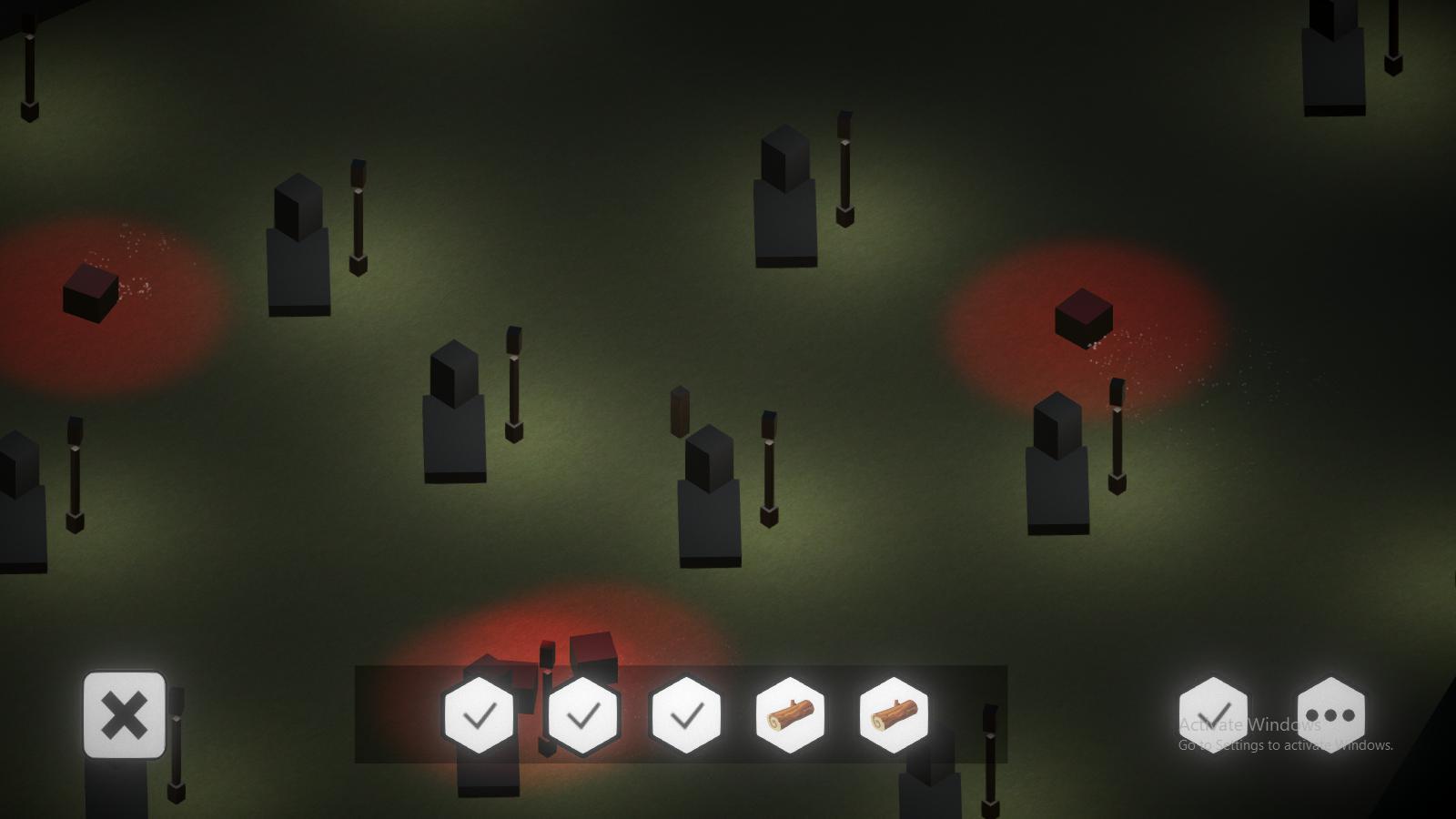This screenshot has height=819, width=1456.
Task: Open the ellipsis more-options hexagon
Action: tap(1332, 716)
